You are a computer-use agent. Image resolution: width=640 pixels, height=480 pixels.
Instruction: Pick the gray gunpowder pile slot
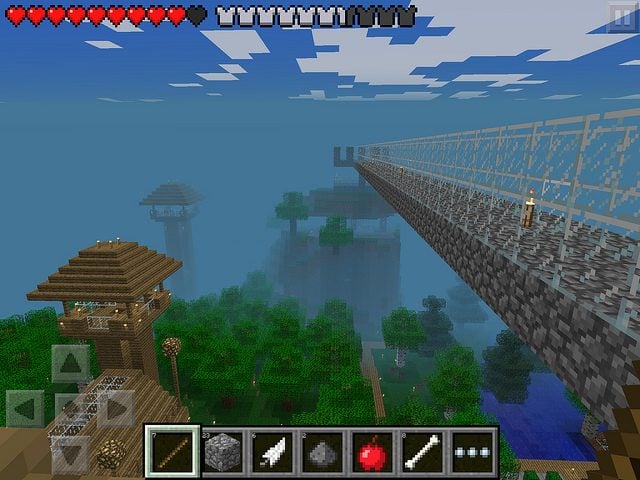tap(322, 452)
